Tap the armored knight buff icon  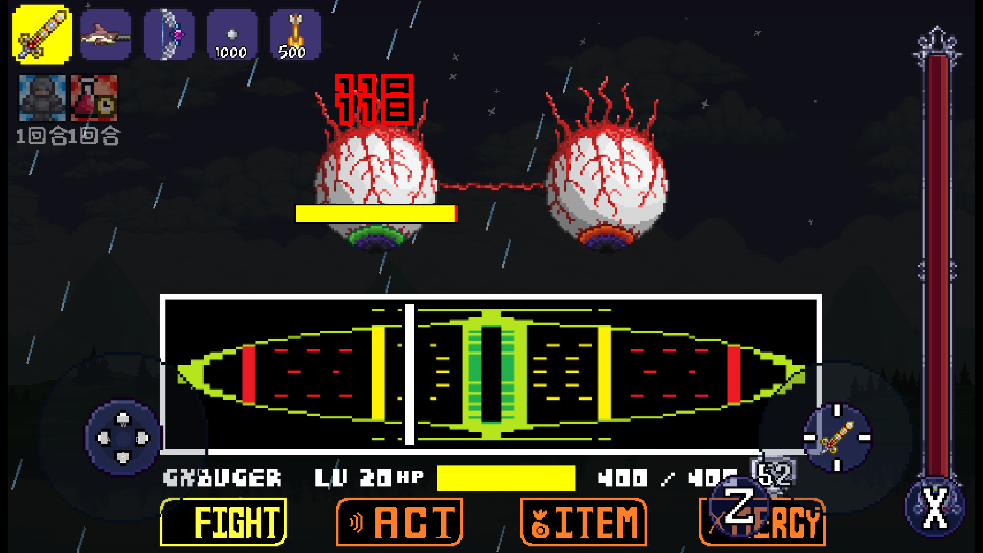pos(42,98)
